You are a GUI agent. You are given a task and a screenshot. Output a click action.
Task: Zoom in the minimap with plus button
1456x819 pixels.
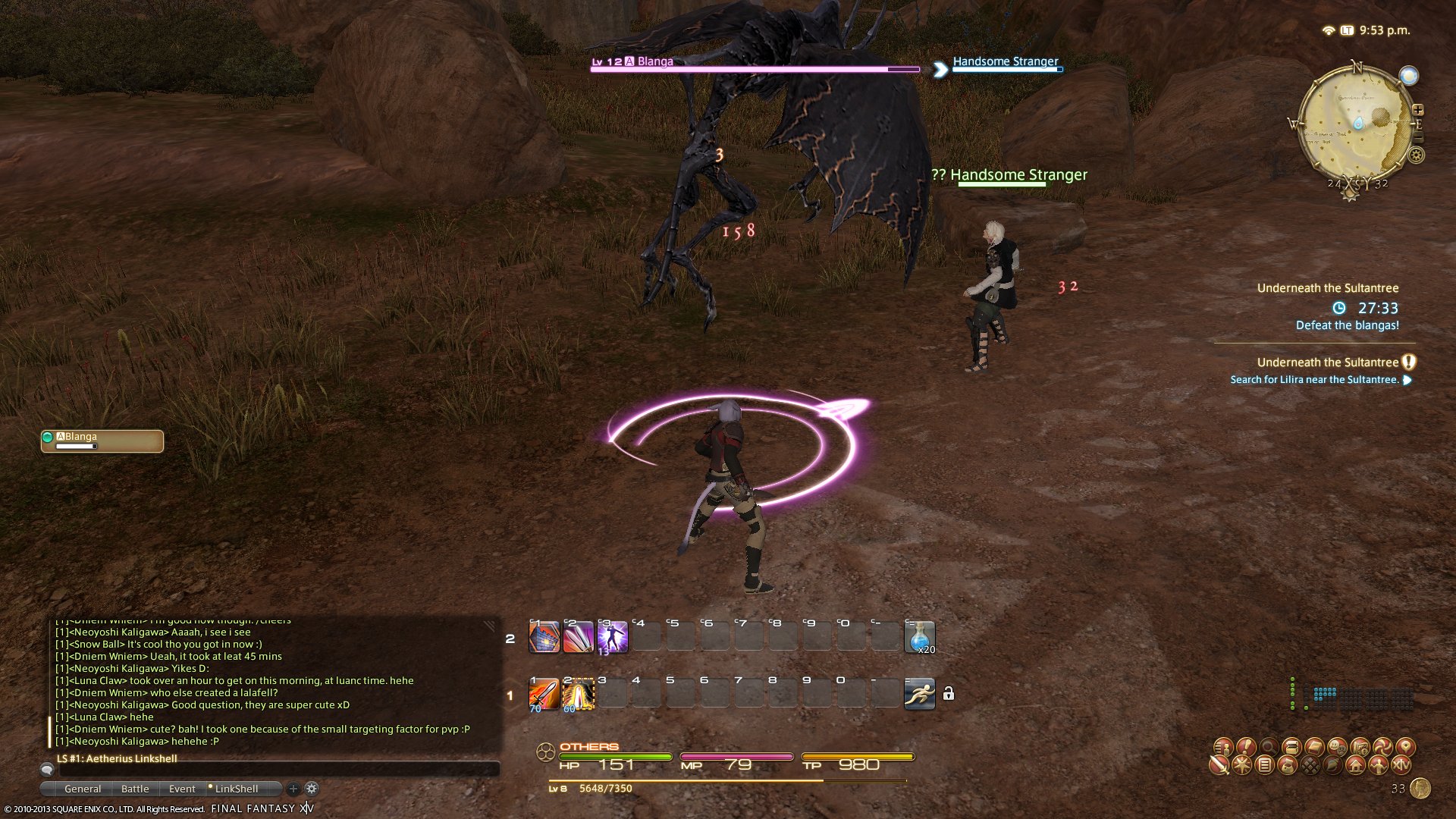tap(1418, 110)
